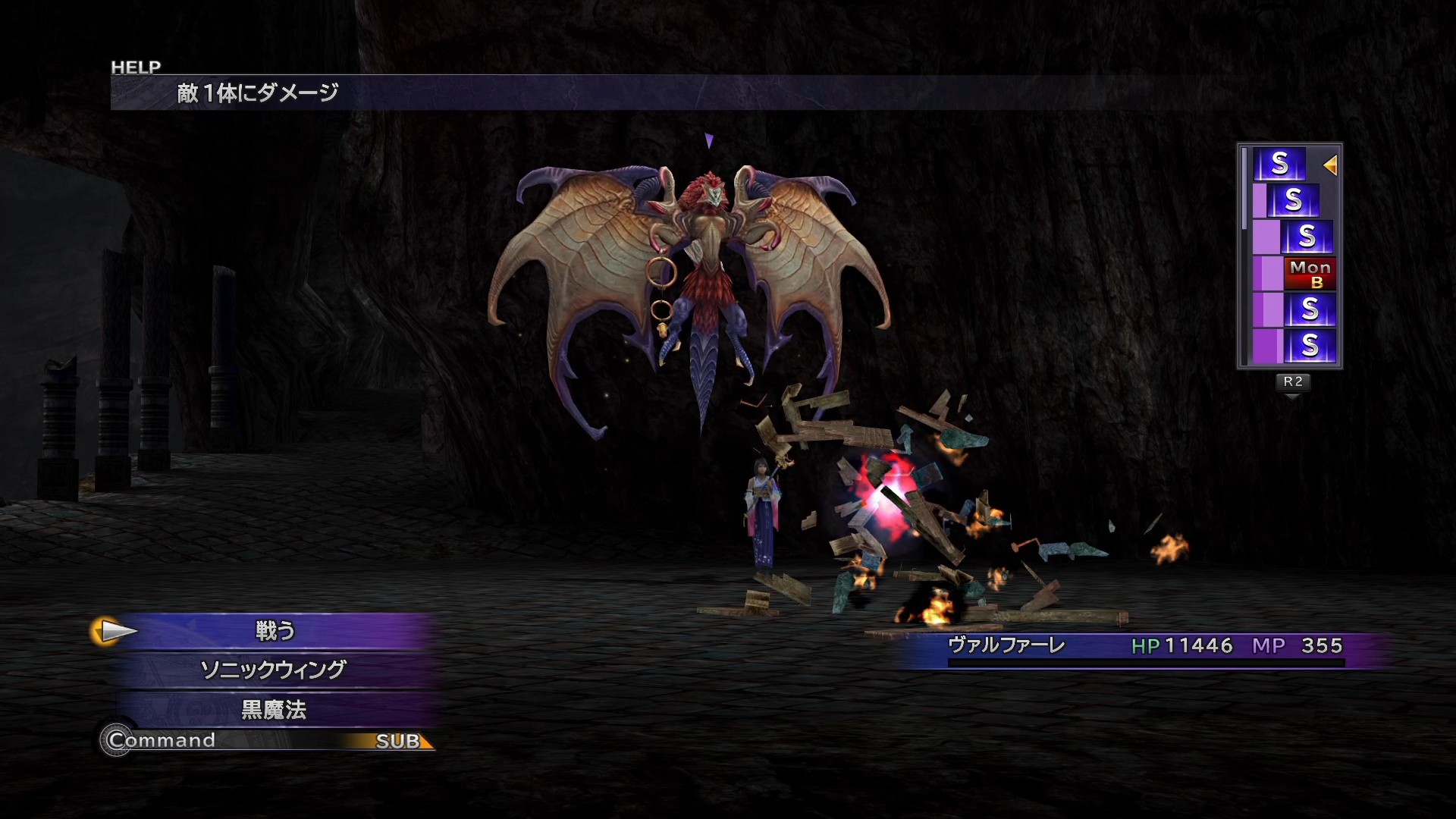
Task: Select the top S turn order icon
Action: (1279, 164)
